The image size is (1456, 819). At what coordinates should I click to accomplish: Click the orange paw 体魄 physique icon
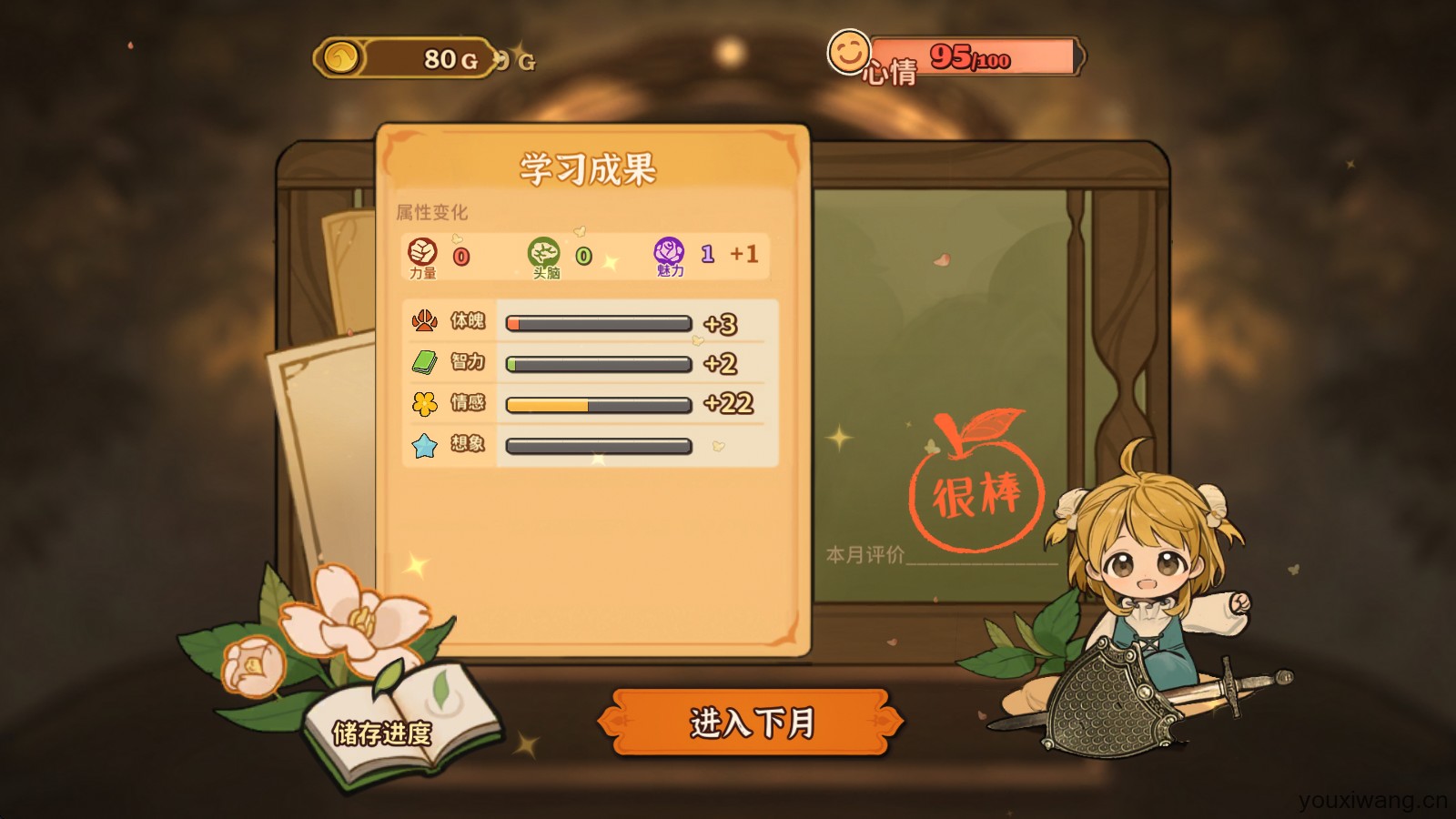point(422,321)
